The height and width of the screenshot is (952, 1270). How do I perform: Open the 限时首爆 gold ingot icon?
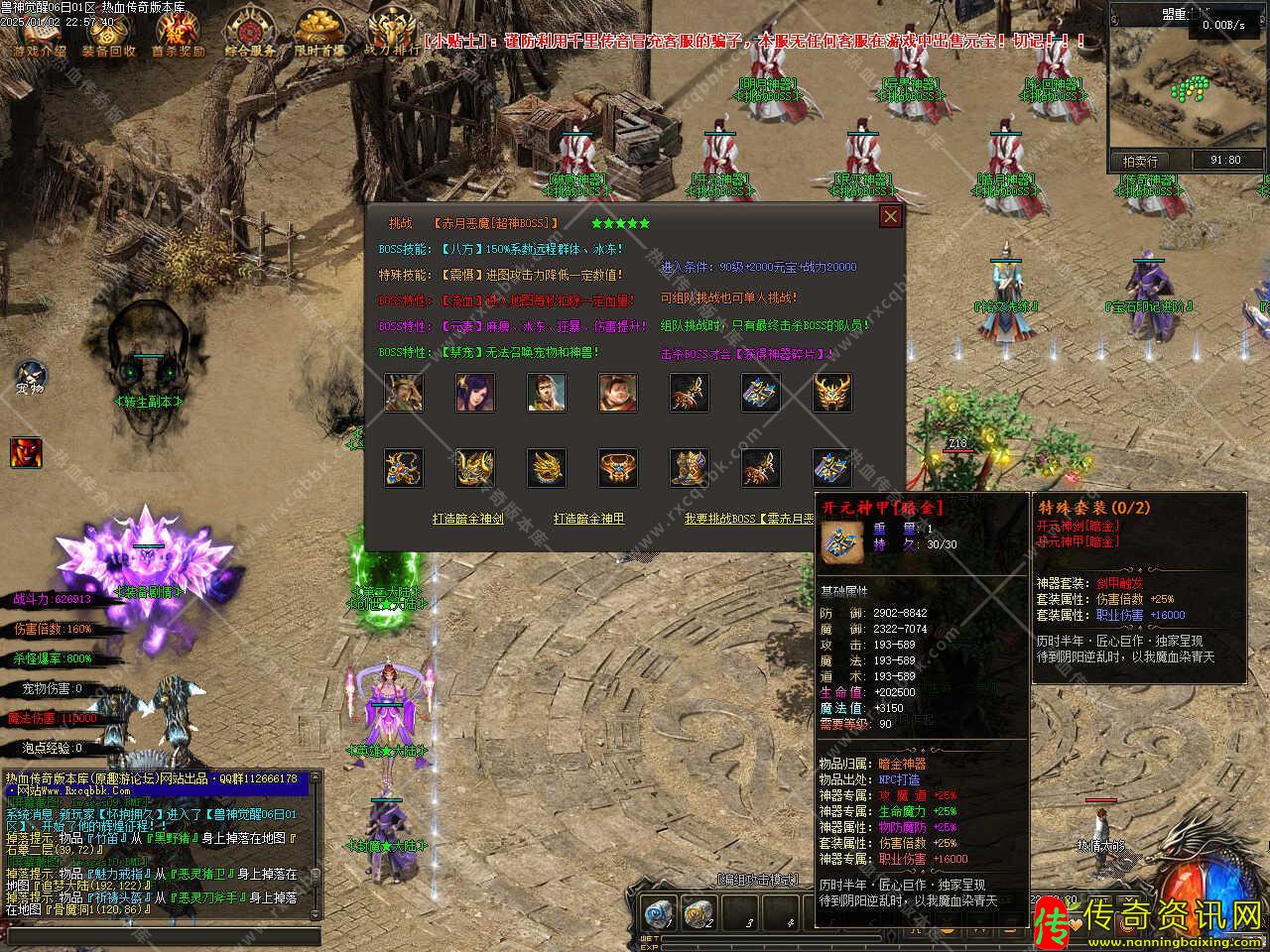pyautogui.click(x=320, y=36)
